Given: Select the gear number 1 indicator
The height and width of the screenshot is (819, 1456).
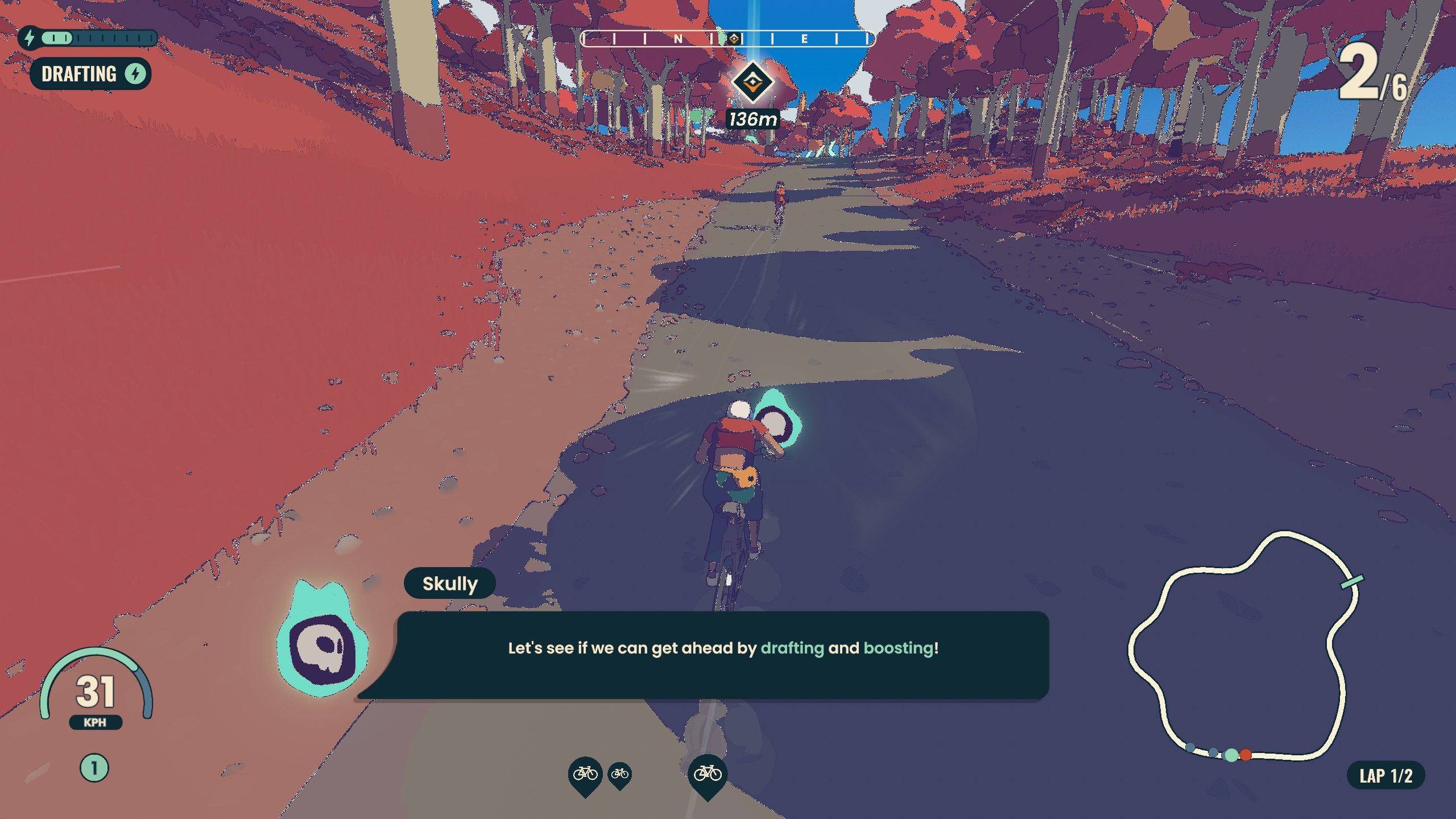Looking at the screenshot, I should click(x=94, y=768).
